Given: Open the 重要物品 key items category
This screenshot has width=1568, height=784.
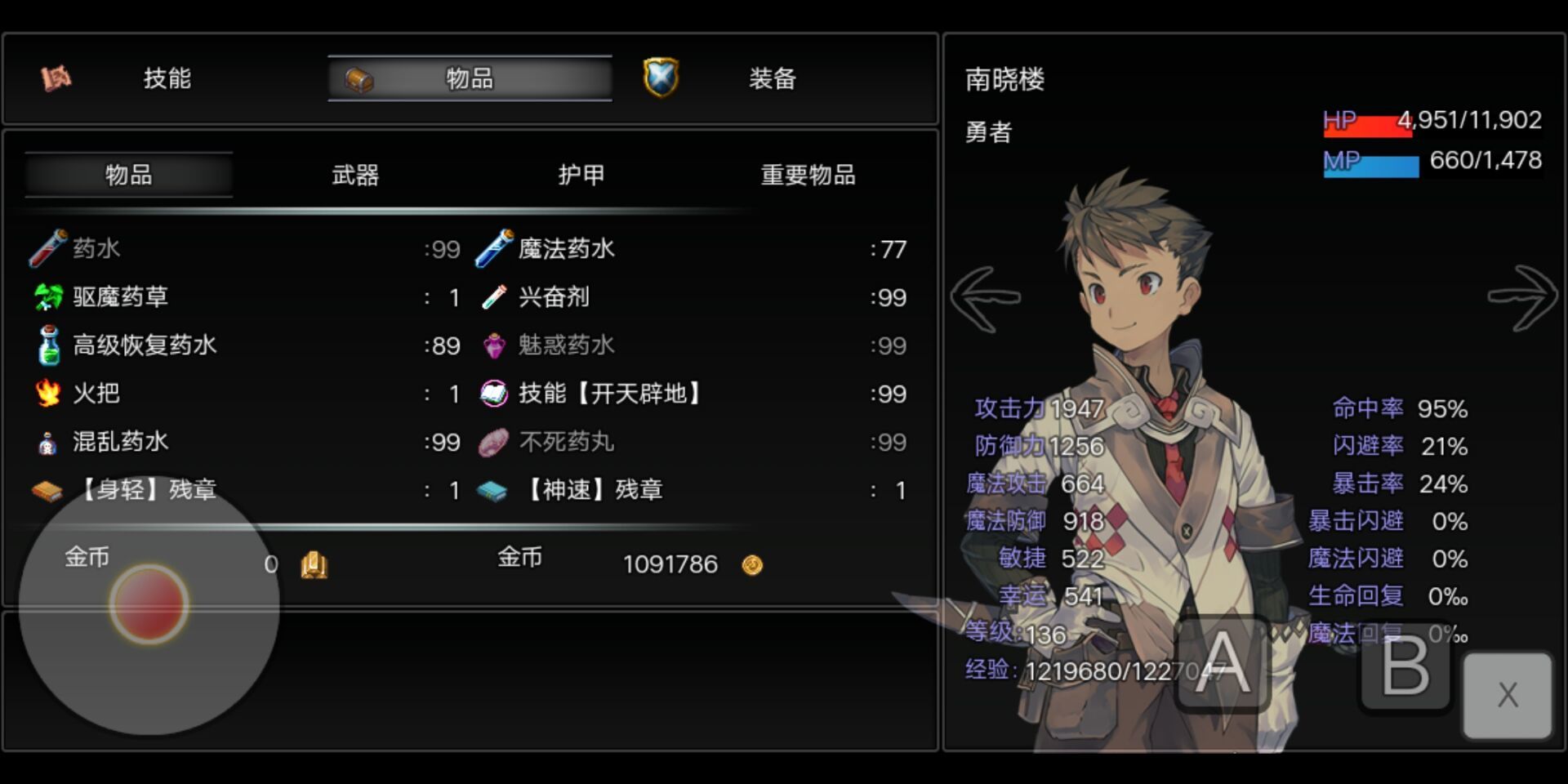Looking at the screenshot, I should (808, 175).
